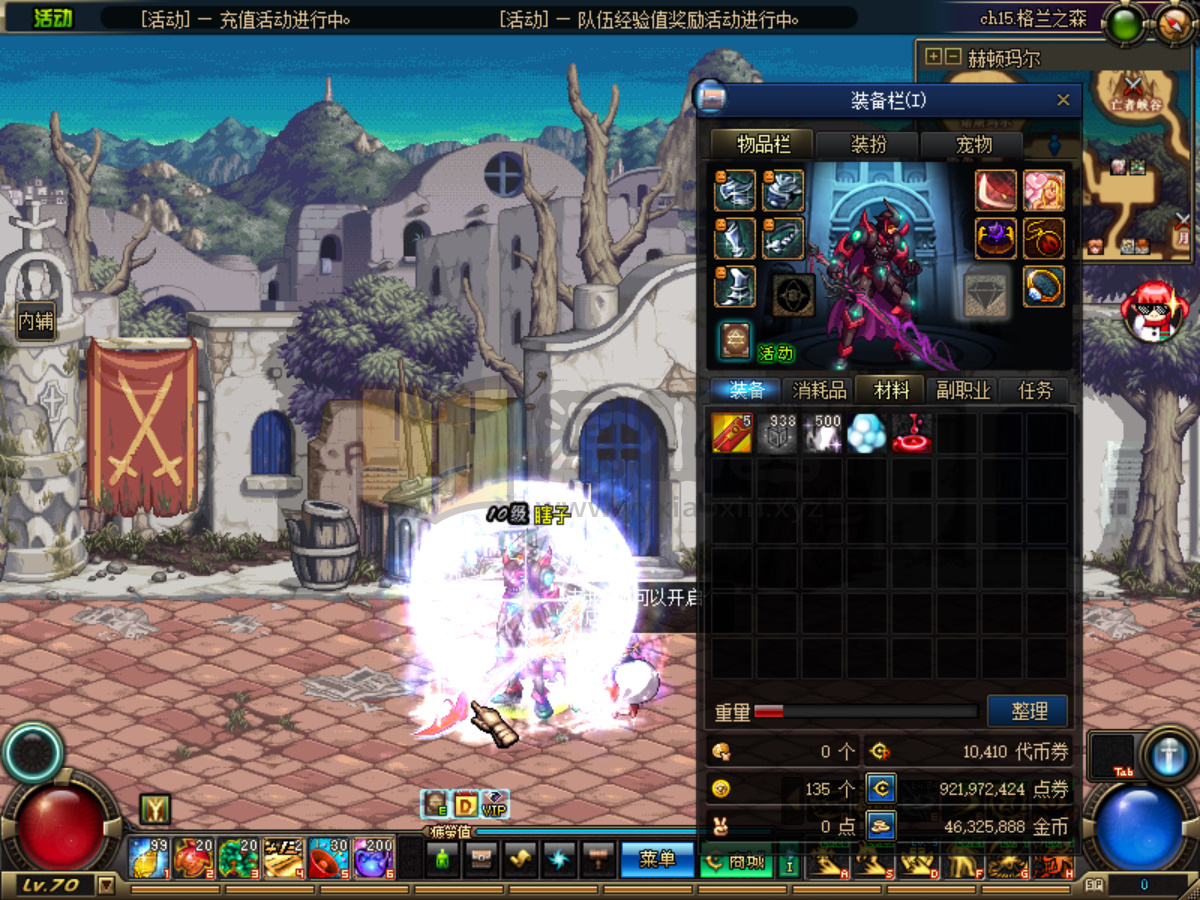Screen dimensions: 1200x900
Task: Select the equipped gold ring with blue gem
Action: [1043, 287]
